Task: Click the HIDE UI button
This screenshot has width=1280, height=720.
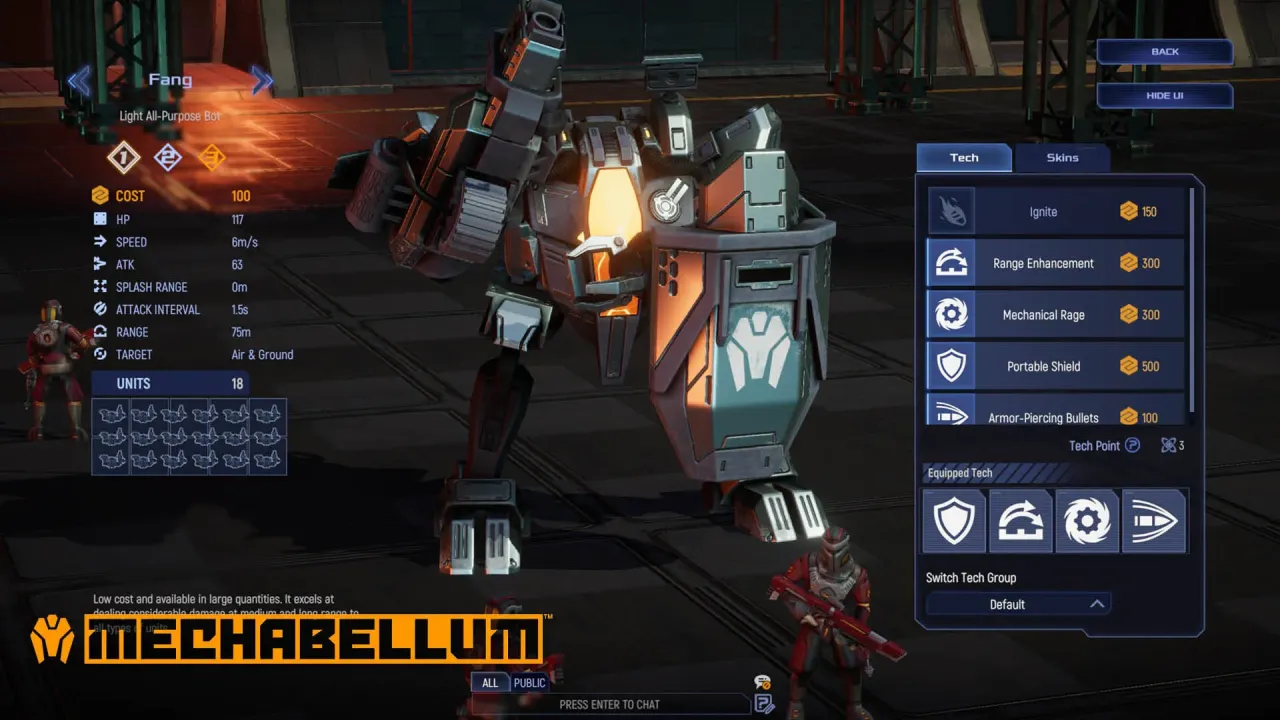Action: click(x=1164, y=95)
